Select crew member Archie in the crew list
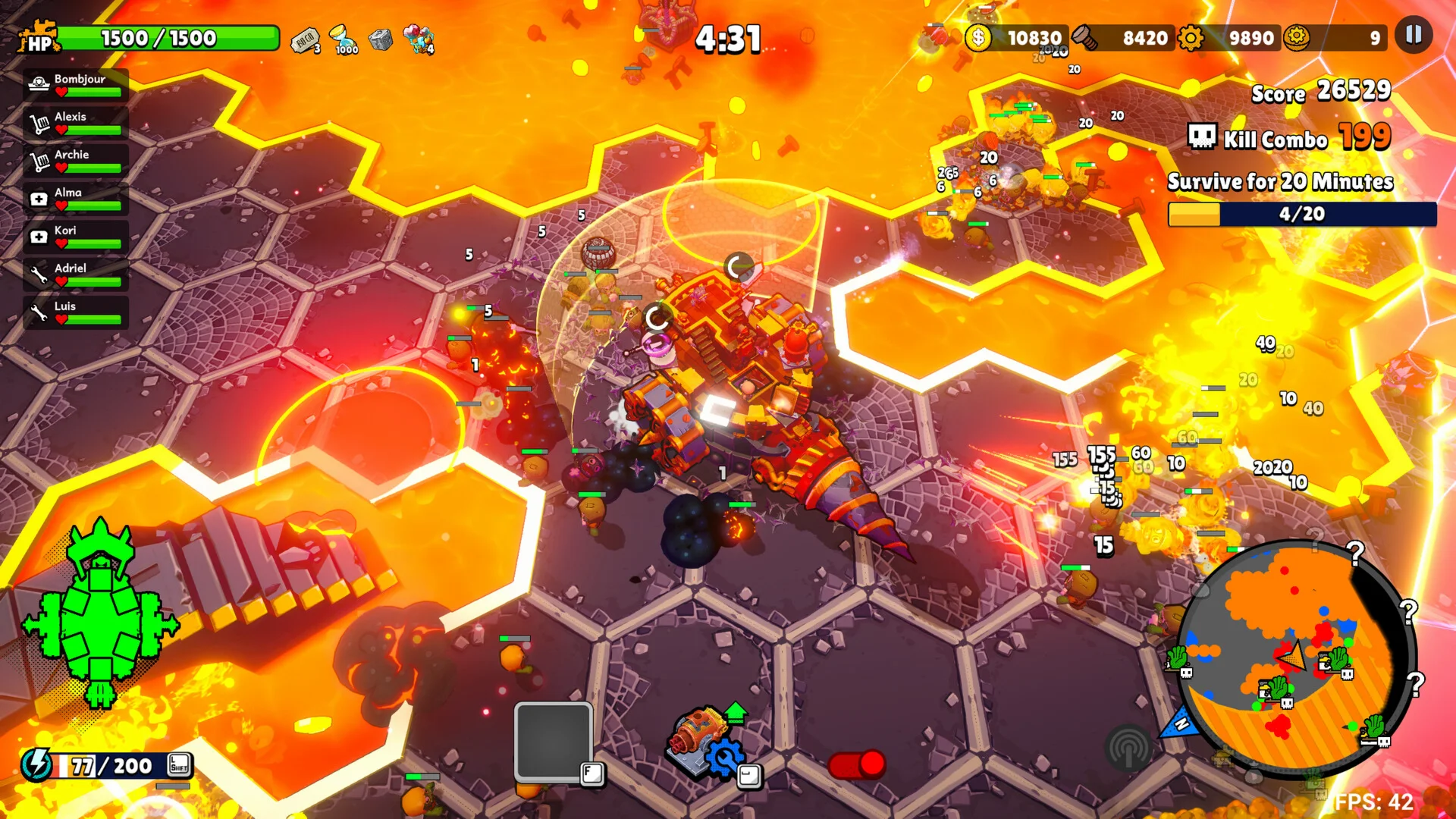 click(x=76, y=160)
